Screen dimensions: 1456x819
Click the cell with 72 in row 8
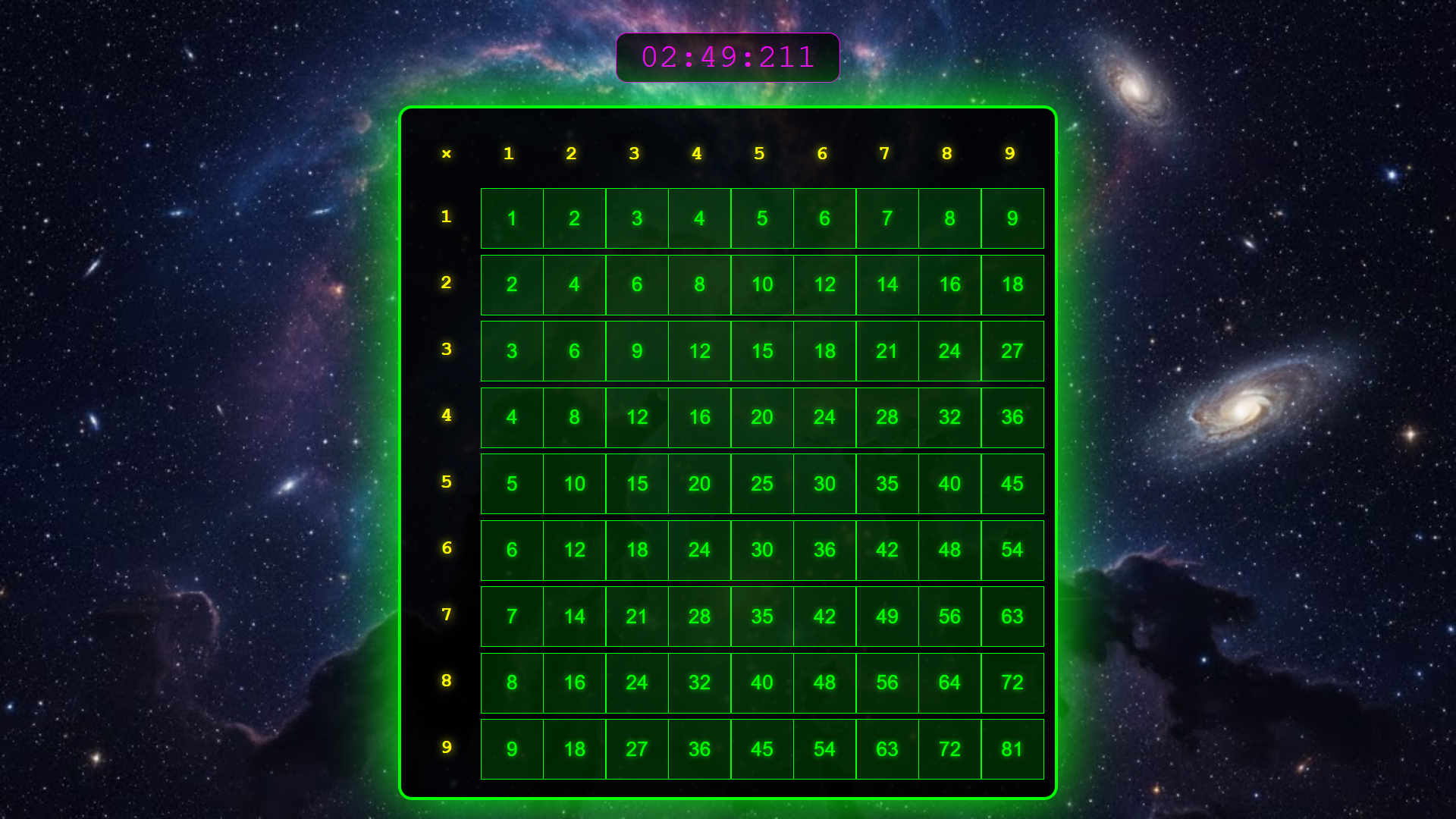pyautogui.click(x=1012, y=682)
